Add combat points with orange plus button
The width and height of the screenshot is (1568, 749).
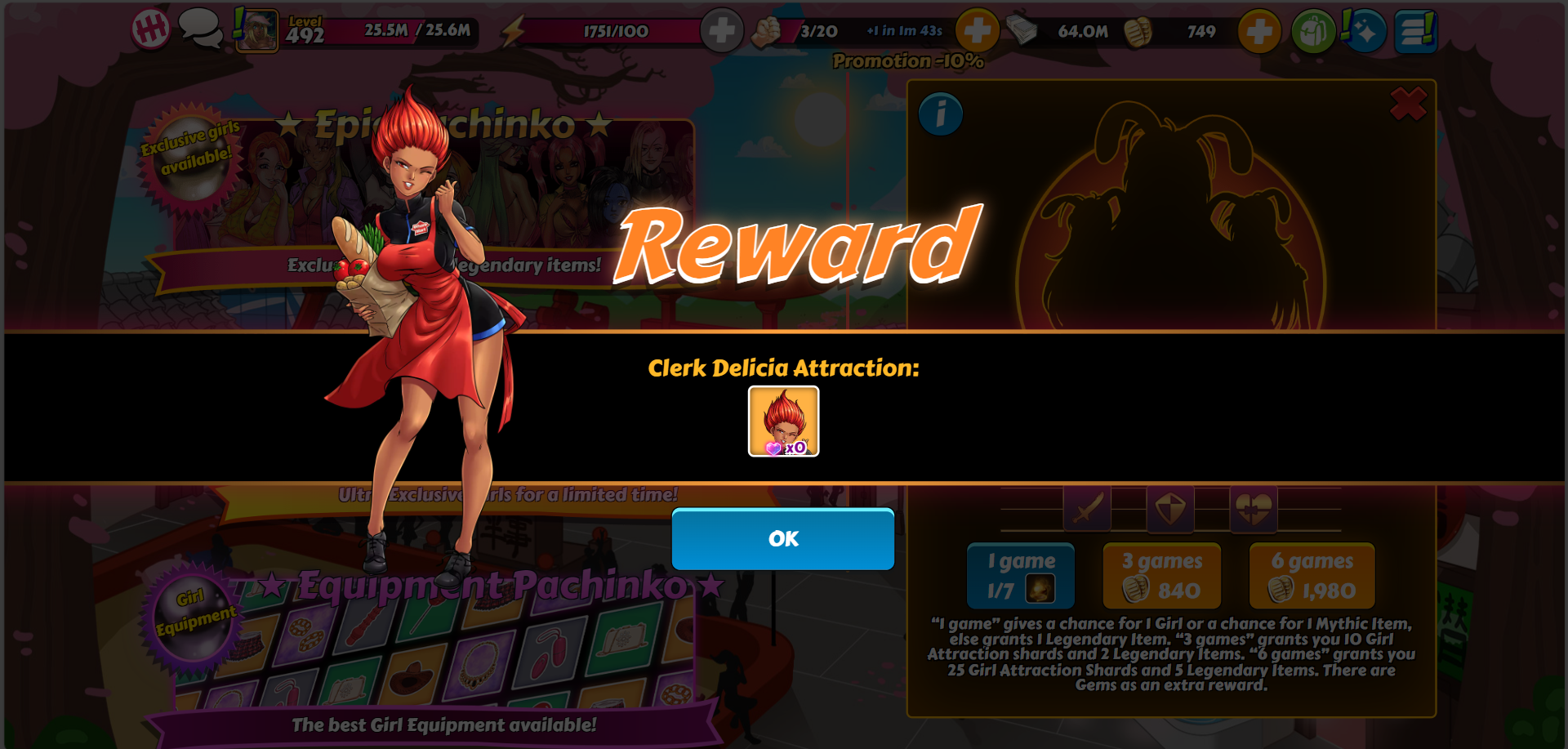click(x=977, y=32)
